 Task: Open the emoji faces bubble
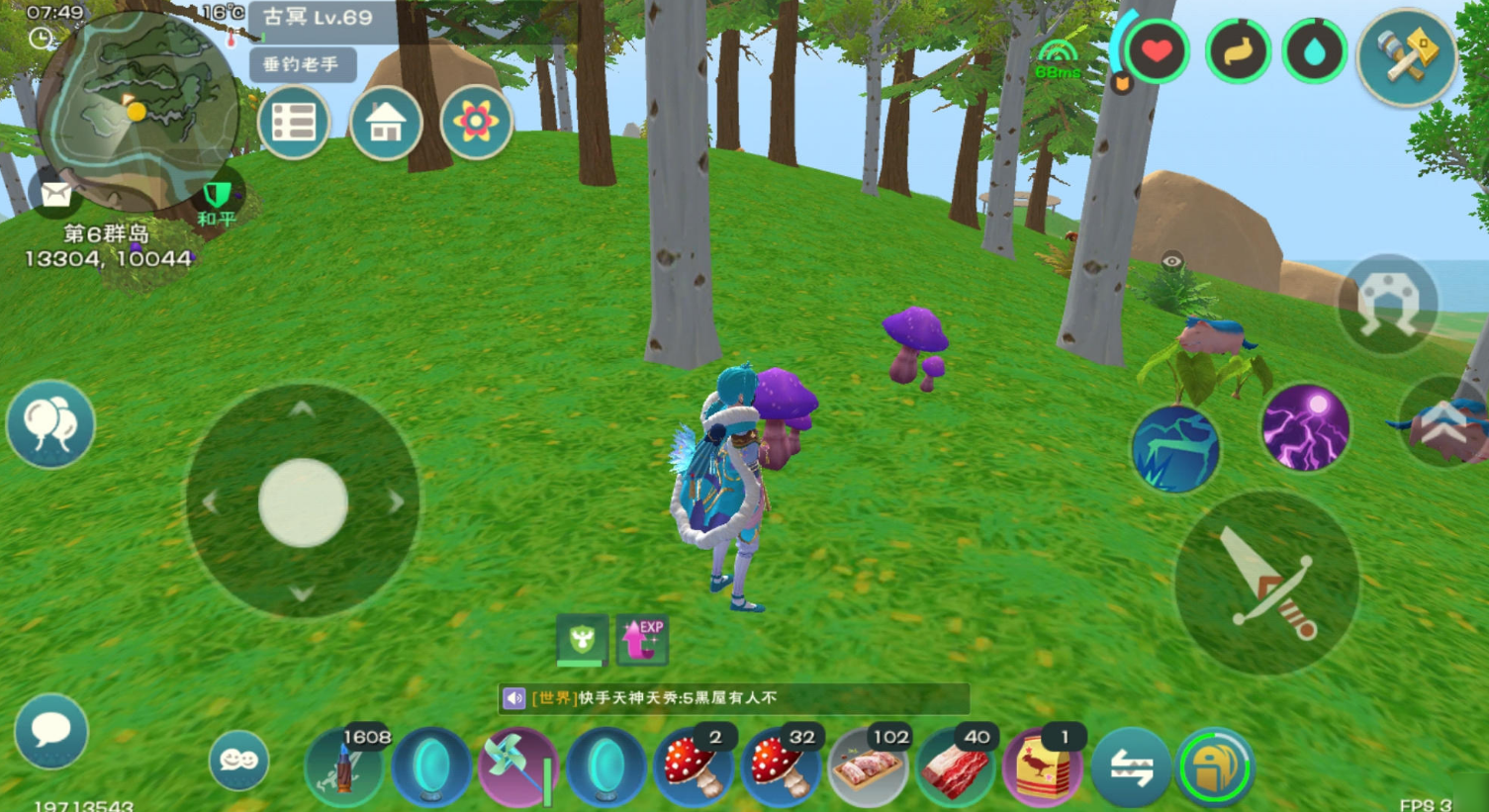click(x=238, y=760)
